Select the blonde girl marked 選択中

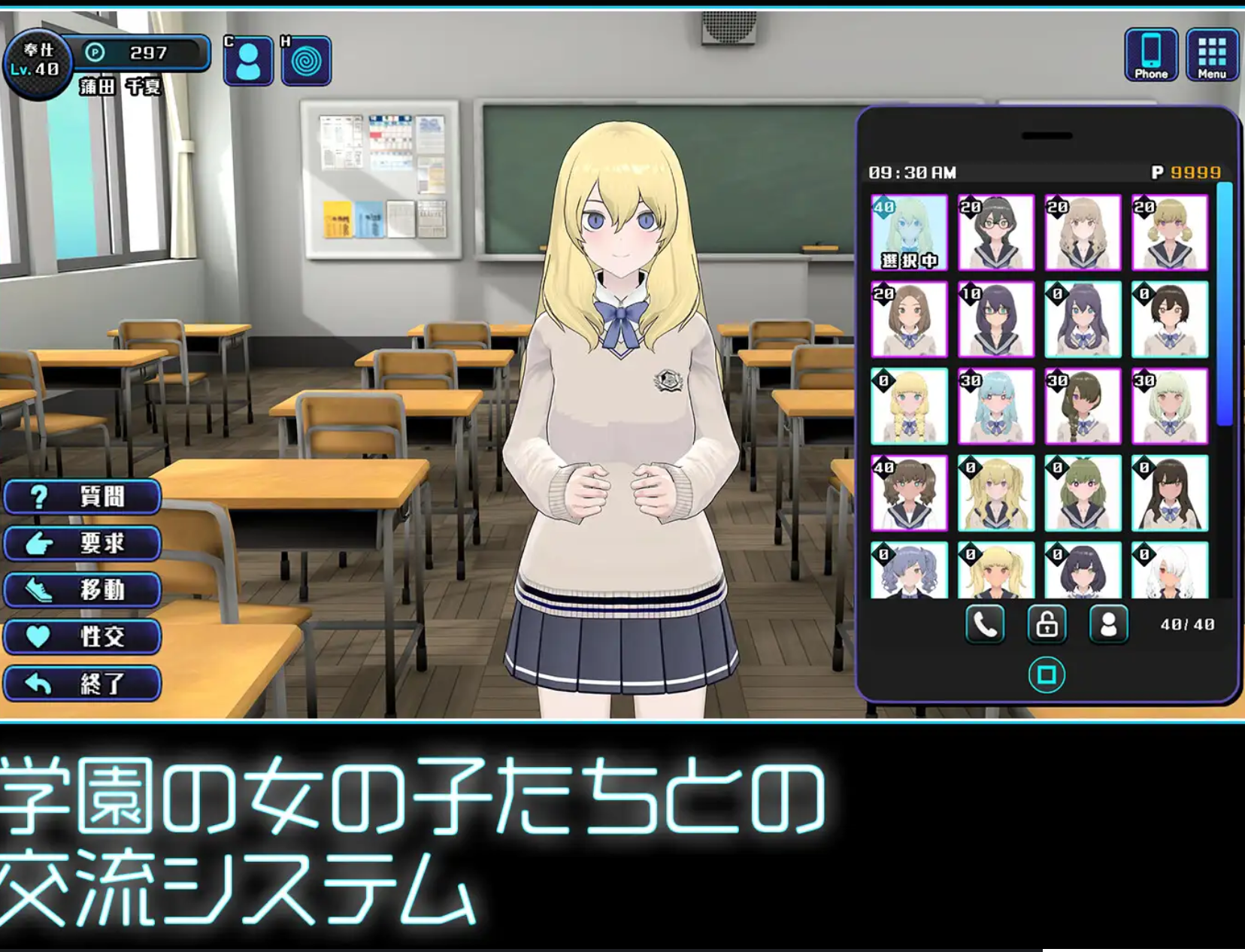(910, 233)
